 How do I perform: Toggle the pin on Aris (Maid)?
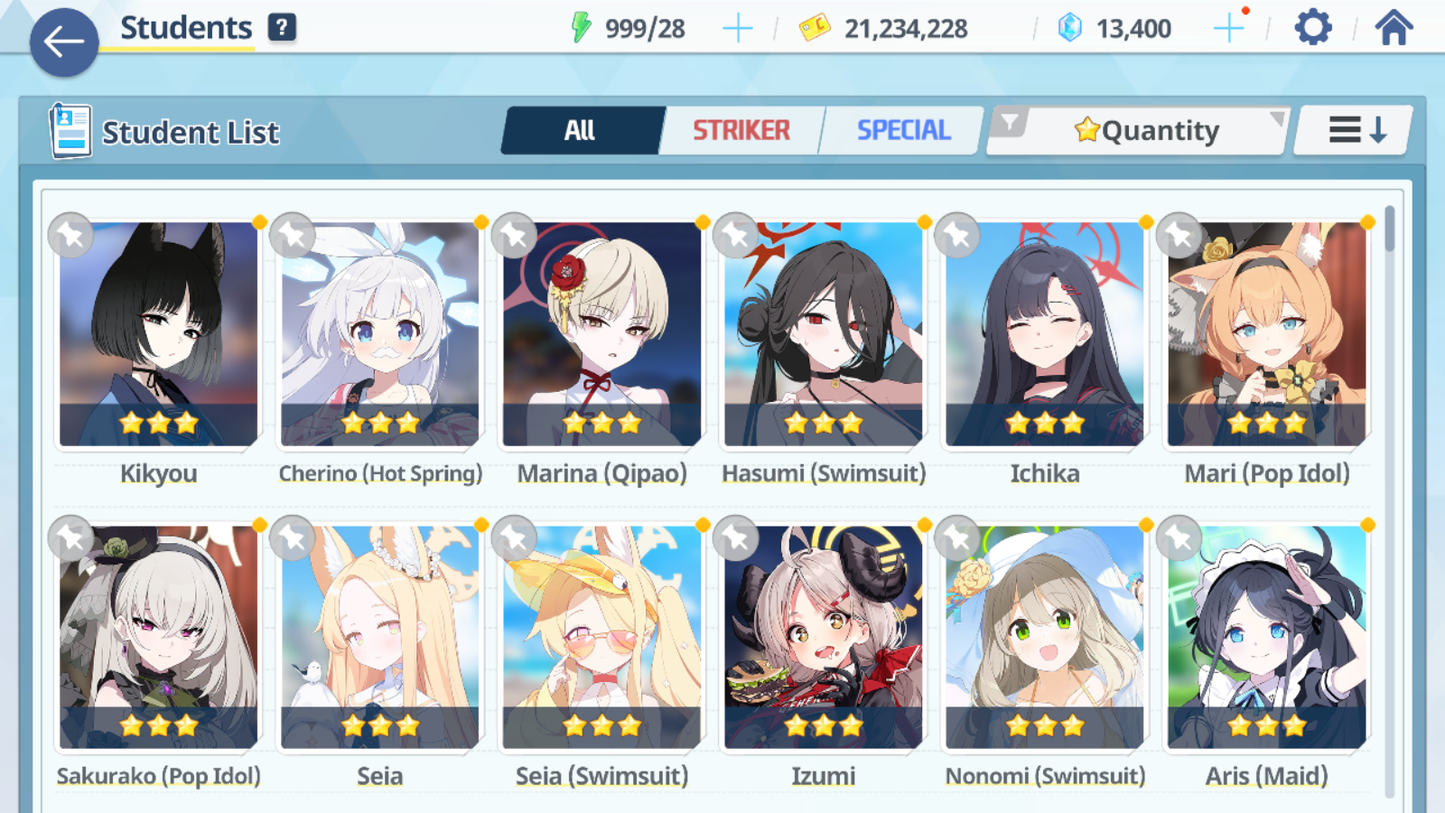coord(1178,538)
